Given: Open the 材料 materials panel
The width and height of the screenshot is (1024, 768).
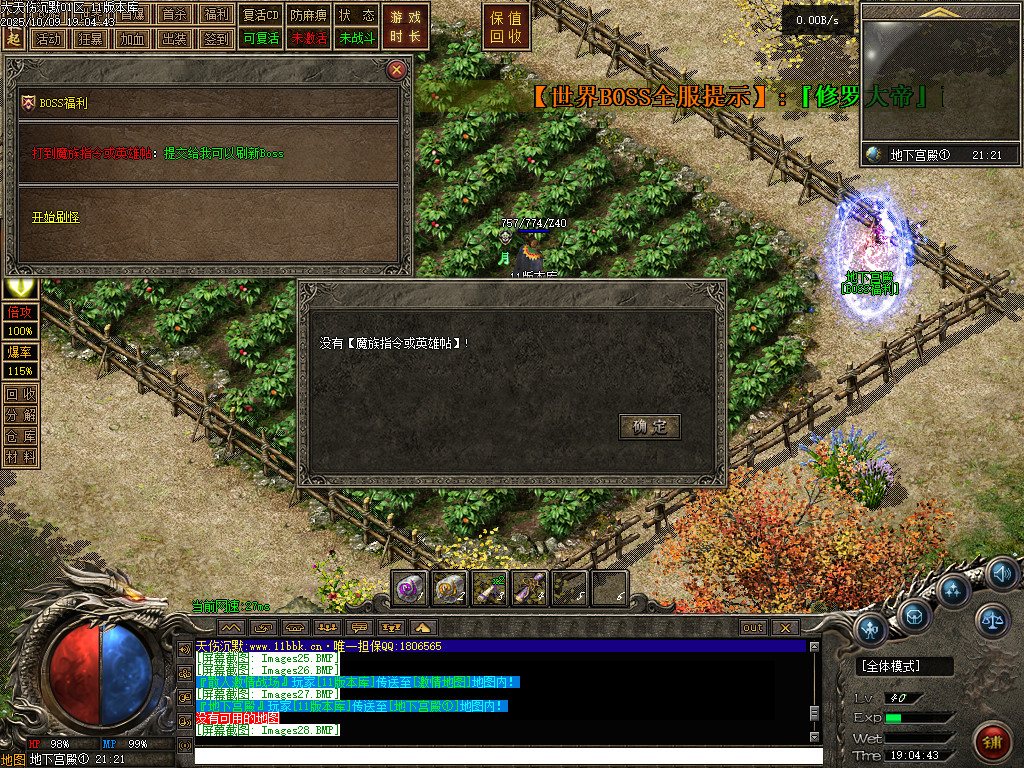Looking at the screenshot, I should click(x=21, y=456).
